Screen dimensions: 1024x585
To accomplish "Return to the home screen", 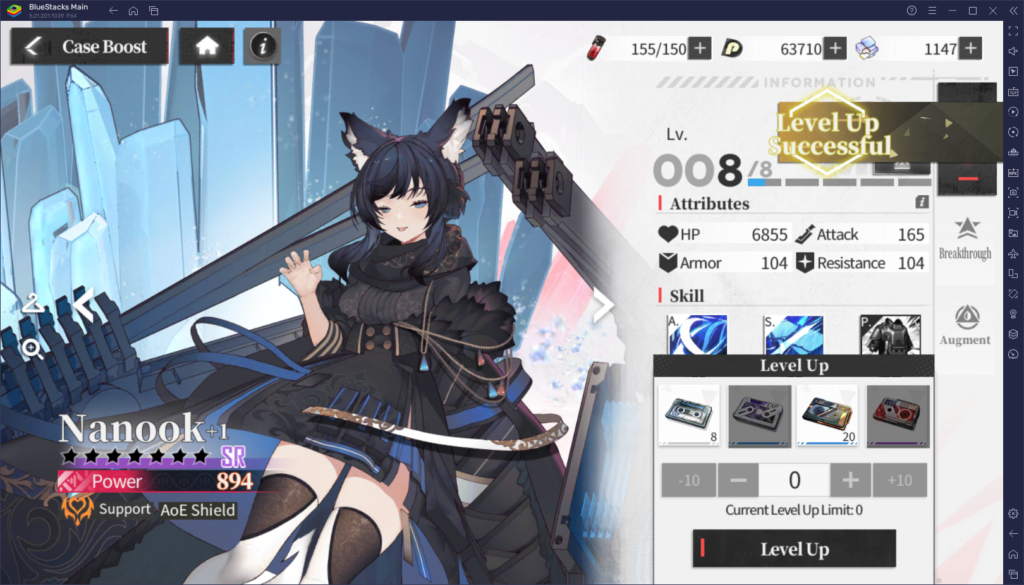I will point(207,46).
